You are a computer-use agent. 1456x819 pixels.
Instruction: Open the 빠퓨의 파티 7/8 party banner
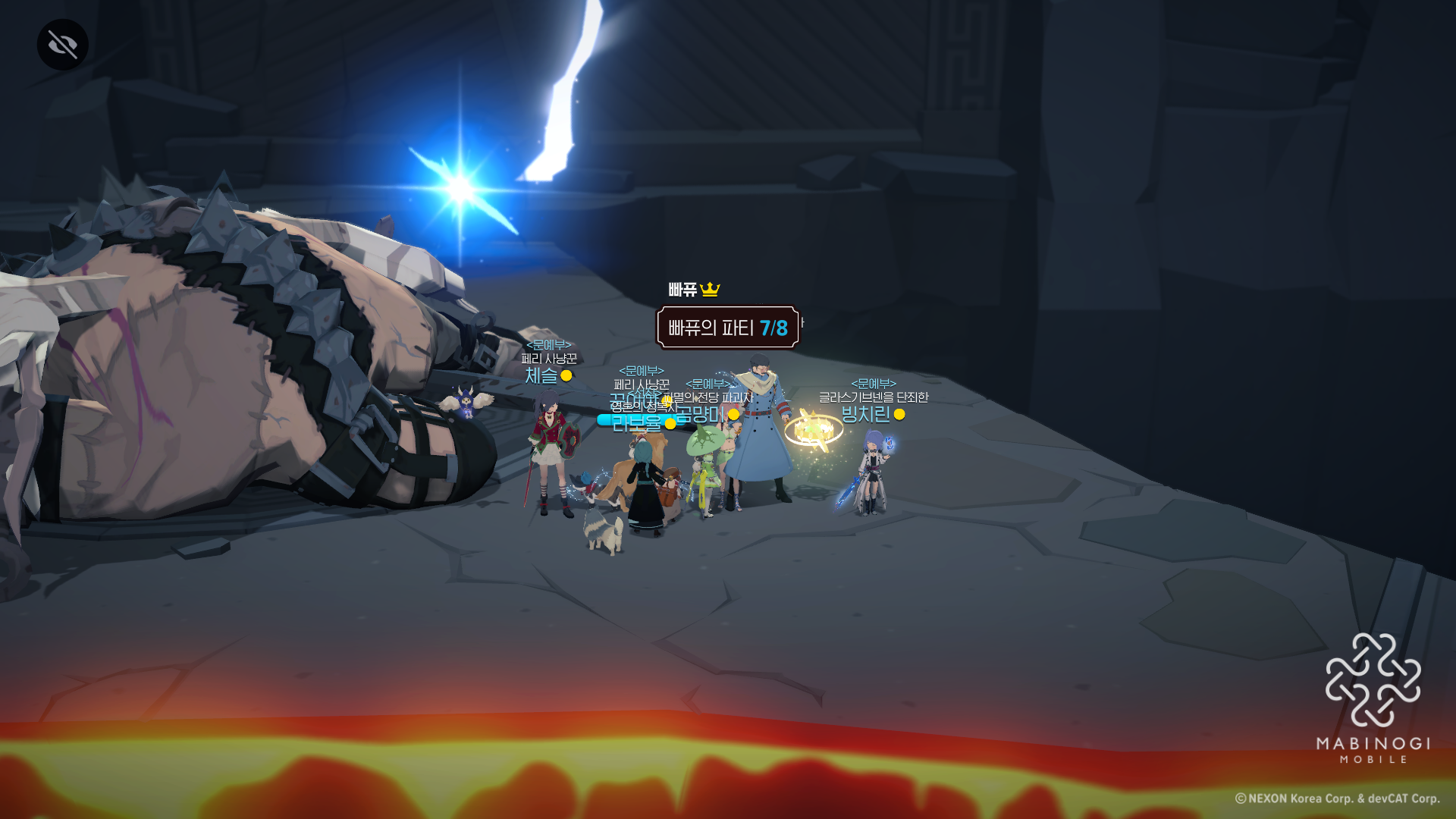pos(727,328)
